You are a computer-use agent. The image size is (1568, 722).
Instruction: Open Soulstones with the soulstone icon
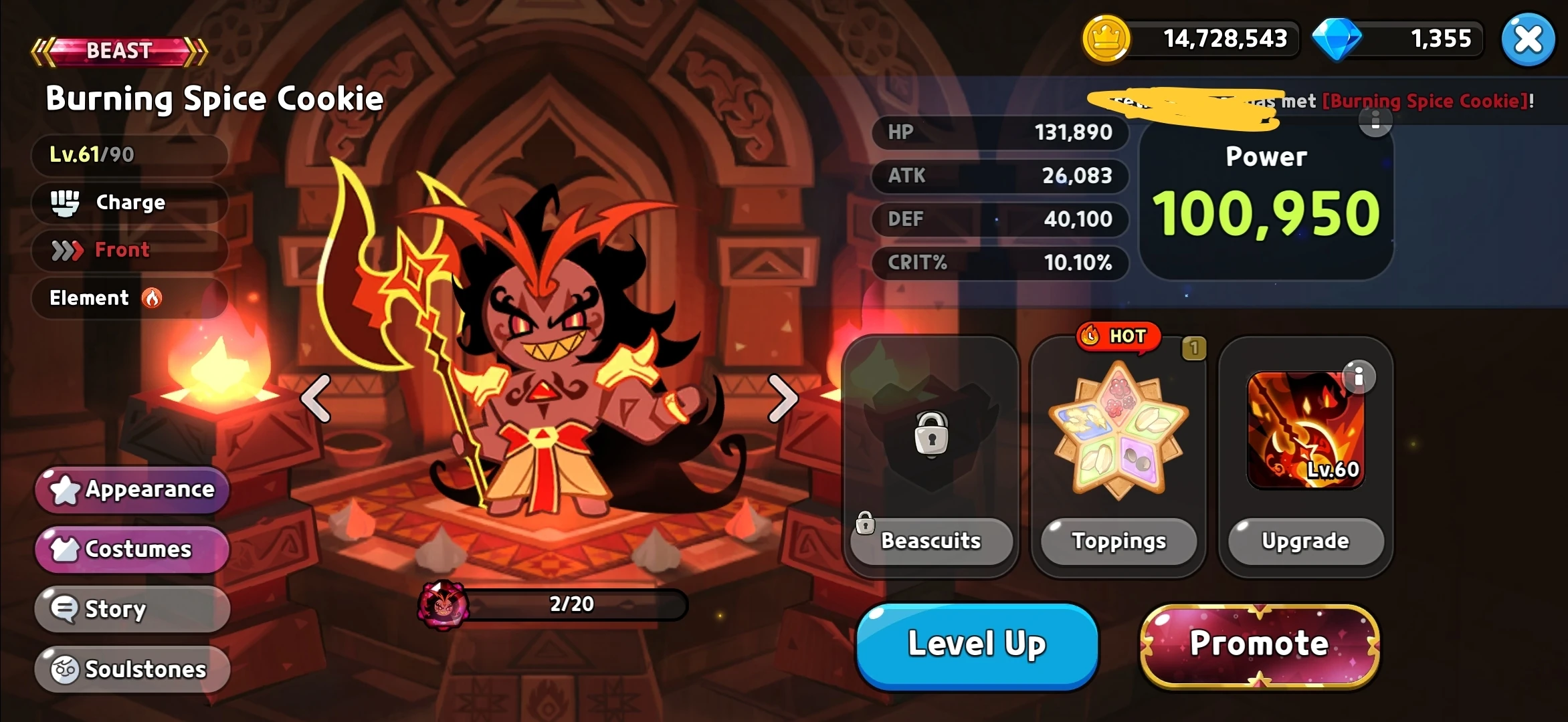131,669
